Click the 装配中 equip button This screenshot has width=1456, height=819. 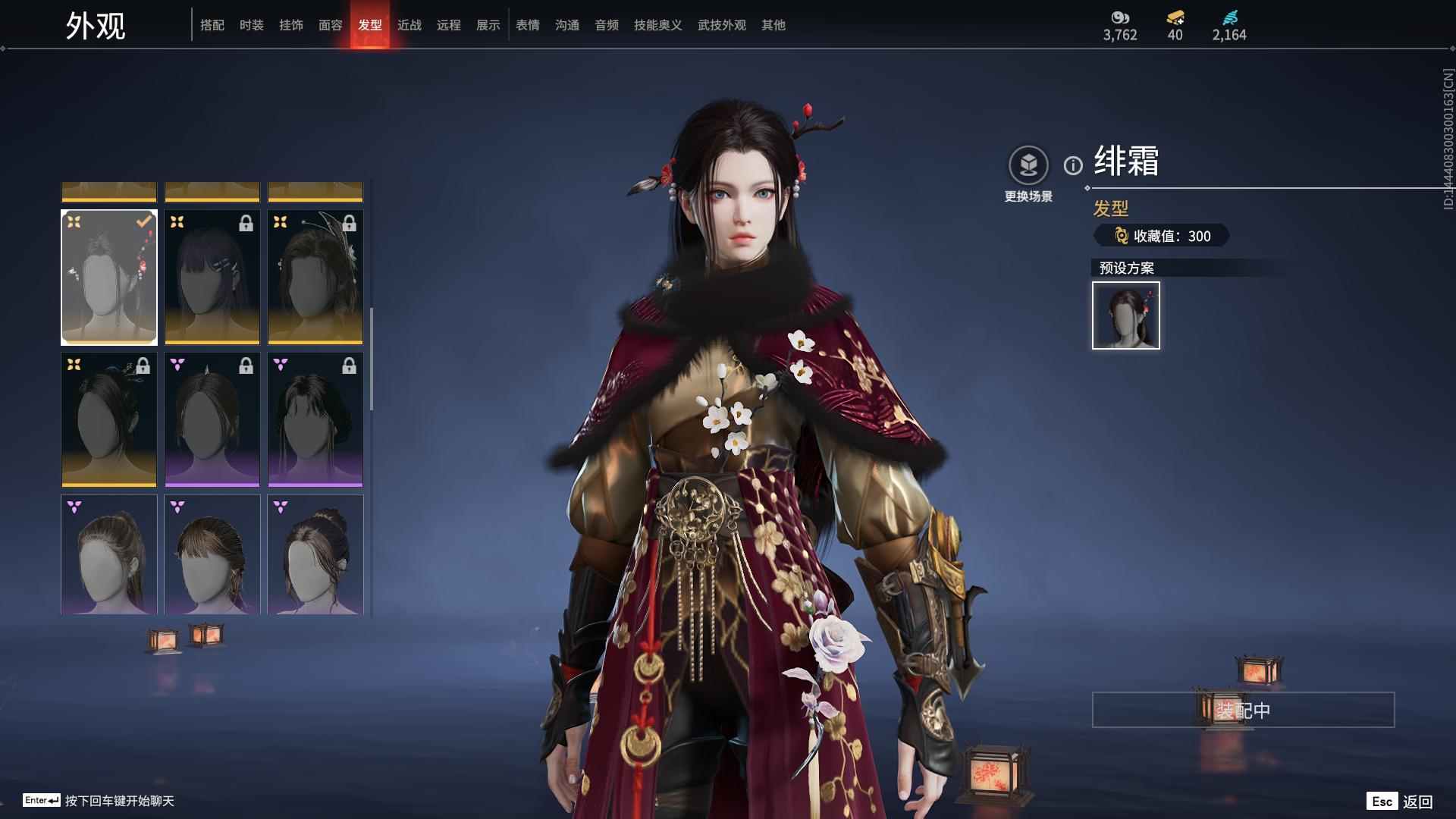(x=1243, y=710)
